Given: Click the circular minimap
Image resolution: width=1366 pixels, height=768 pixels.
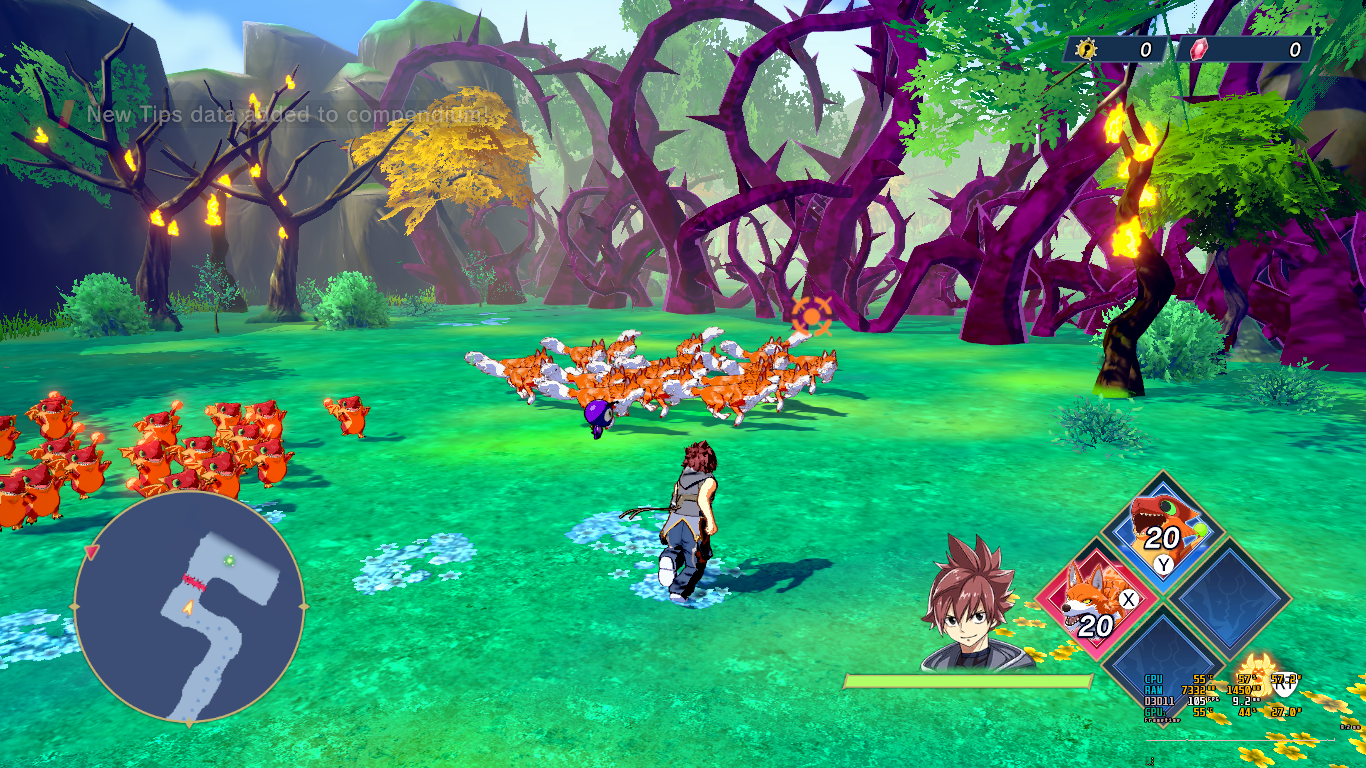Looking at the screenshot, I should tap(189, 607).
